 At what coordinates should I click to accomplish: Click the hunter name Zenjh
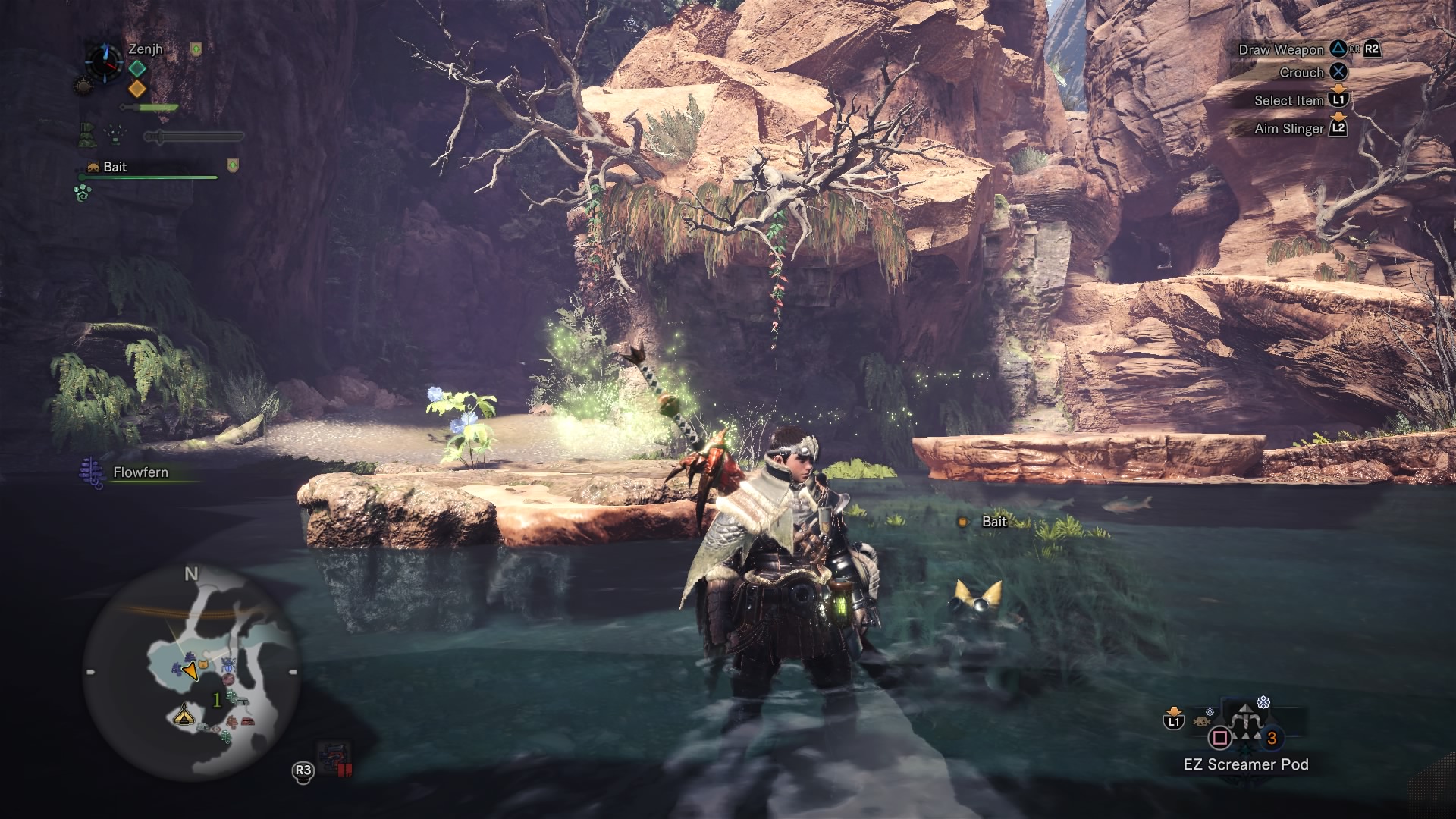point(146,49)
